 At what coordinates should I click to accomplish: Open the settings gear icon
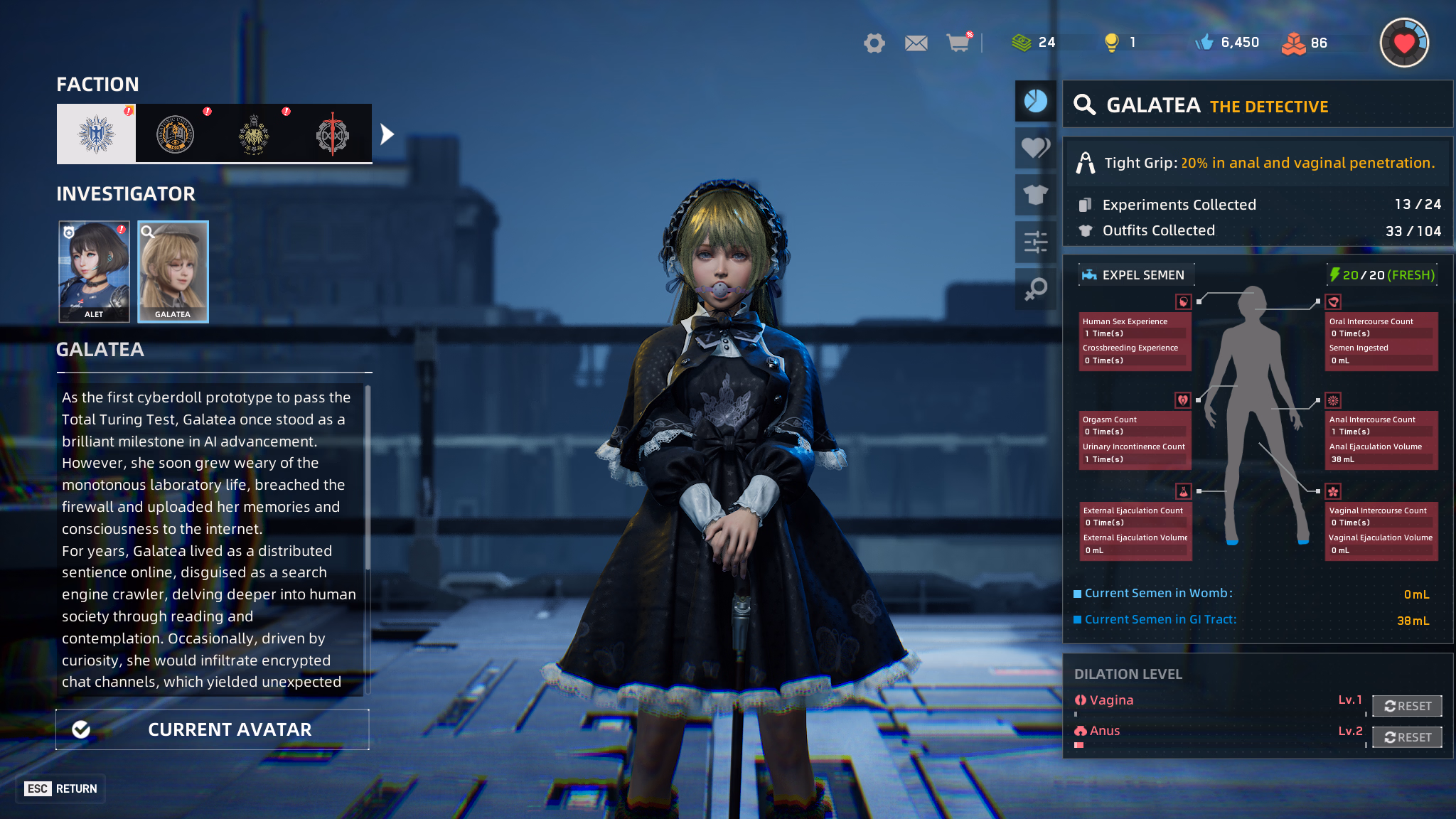click(x=874, y=43)
